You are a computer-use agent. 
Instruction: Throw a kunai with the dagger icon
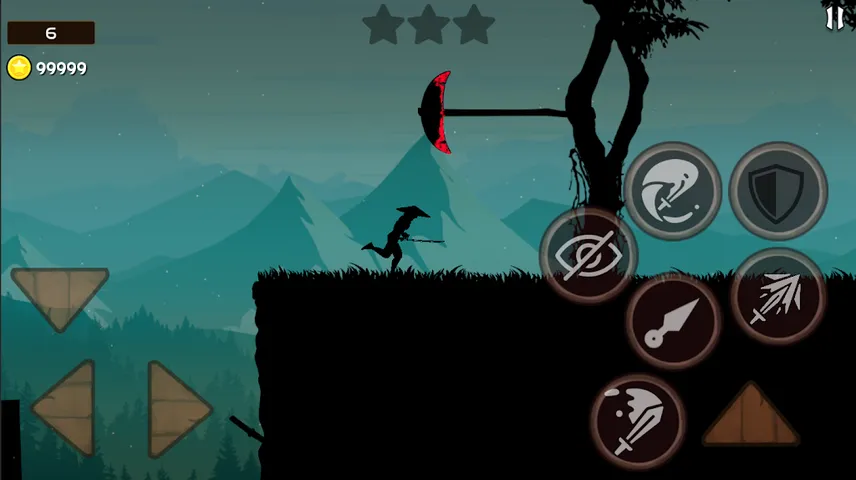(x=673, y=322)
